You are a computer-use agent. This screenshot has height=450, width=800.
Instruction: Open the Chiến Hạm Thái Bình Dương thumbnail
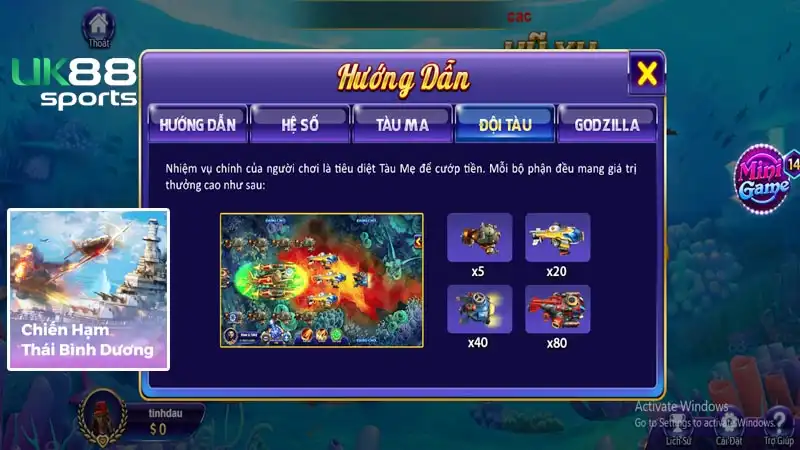pos(88,289)
